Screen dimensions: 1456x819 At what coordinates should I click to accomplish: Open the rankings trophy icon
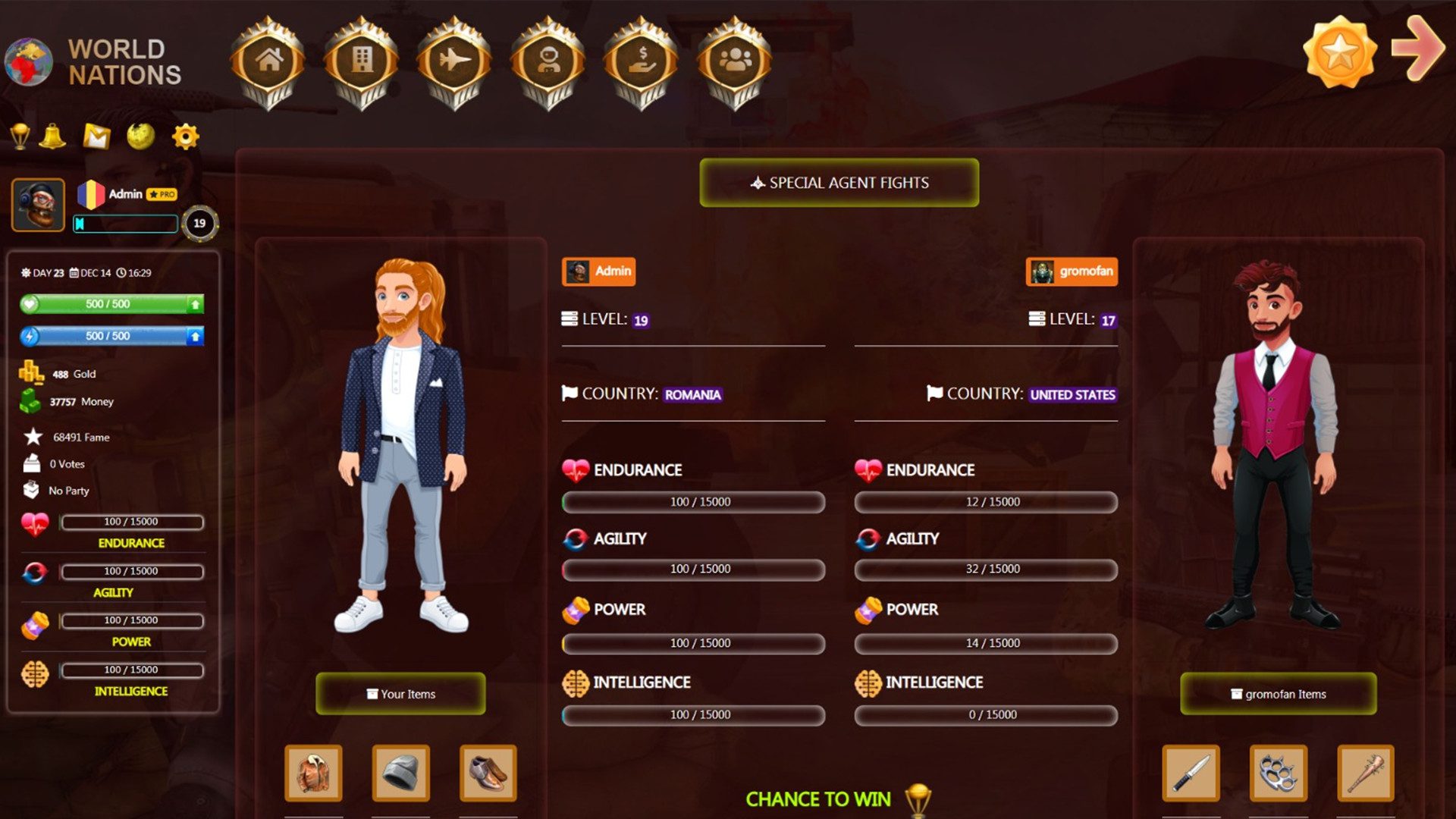coord(19,136)
